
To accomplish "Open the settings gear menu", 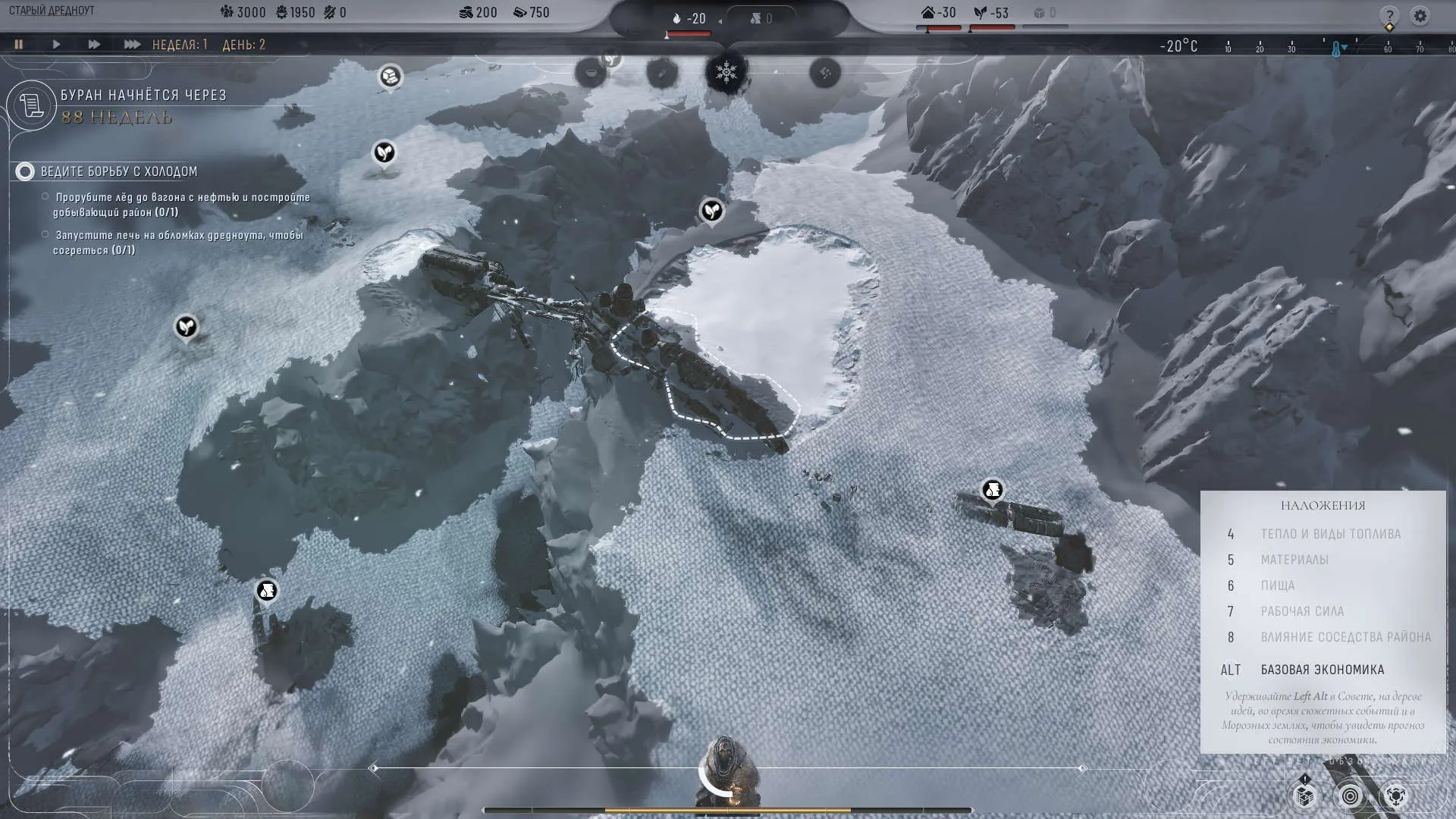I will [1420, 16].
